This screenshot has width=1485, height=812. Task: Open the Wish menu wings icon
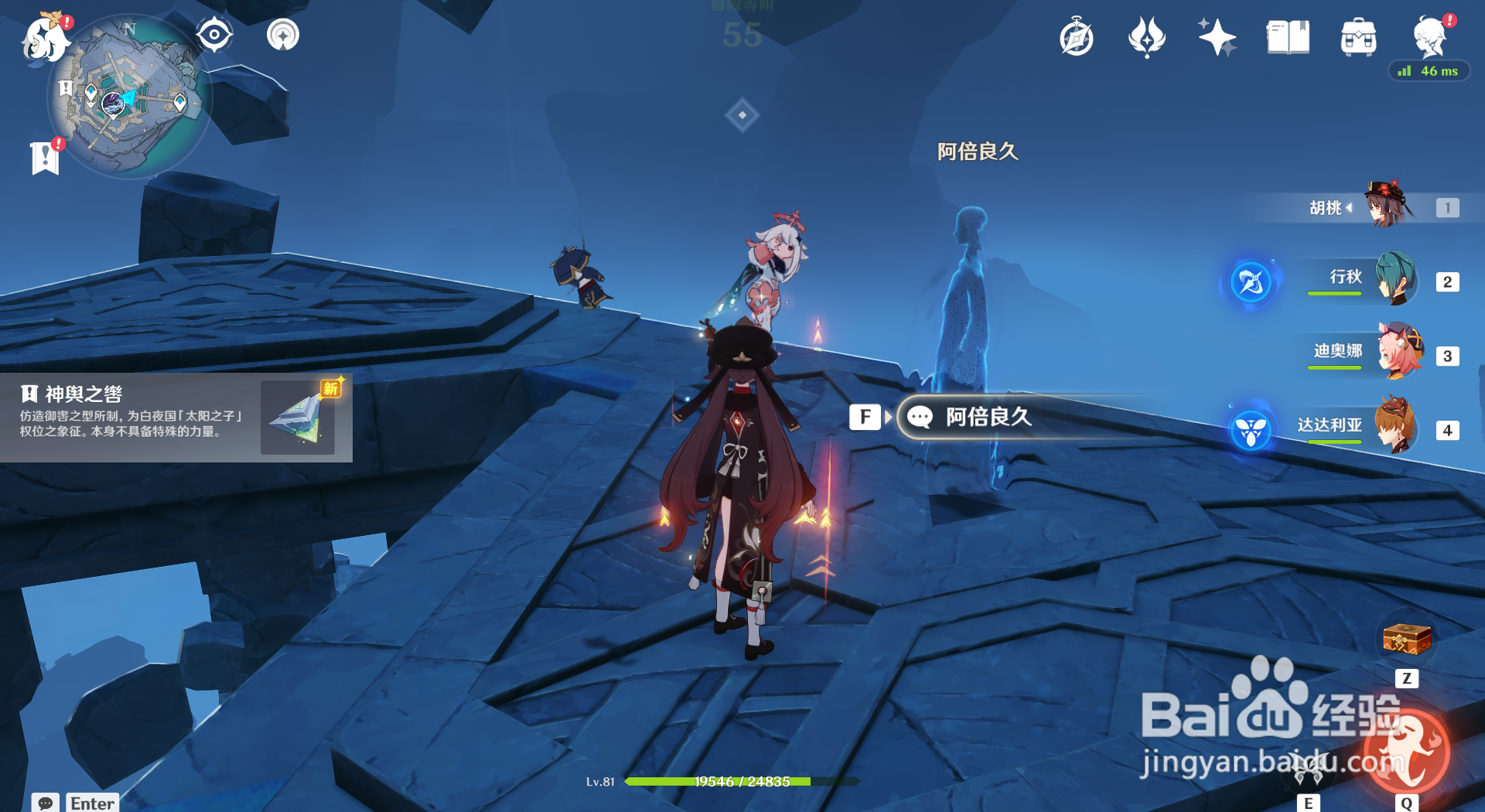[x=1147, y=36]
